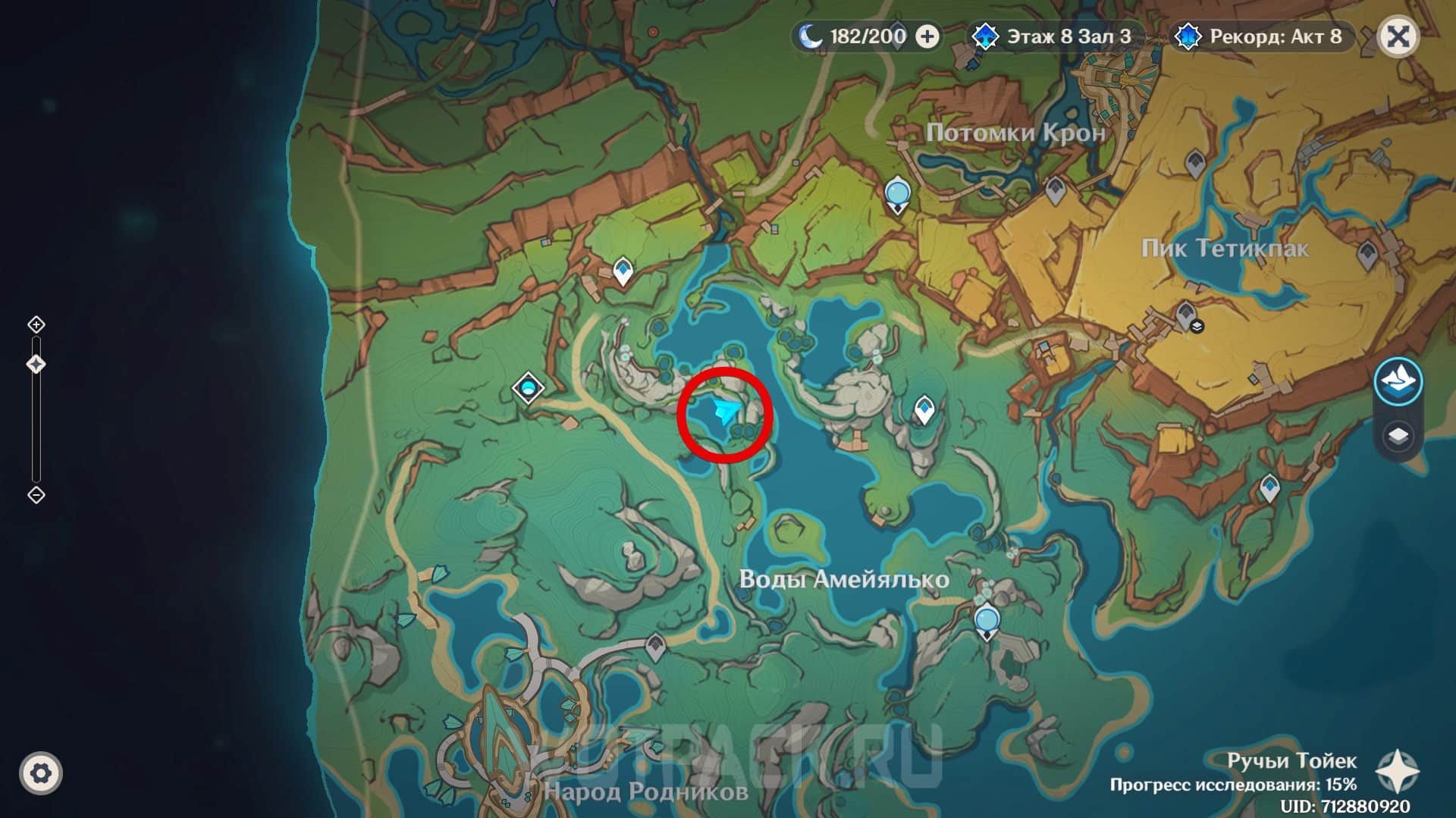Zoom out the map with the minus button
The width and height of the screenshot is (1456, 818).
(36, 495)
